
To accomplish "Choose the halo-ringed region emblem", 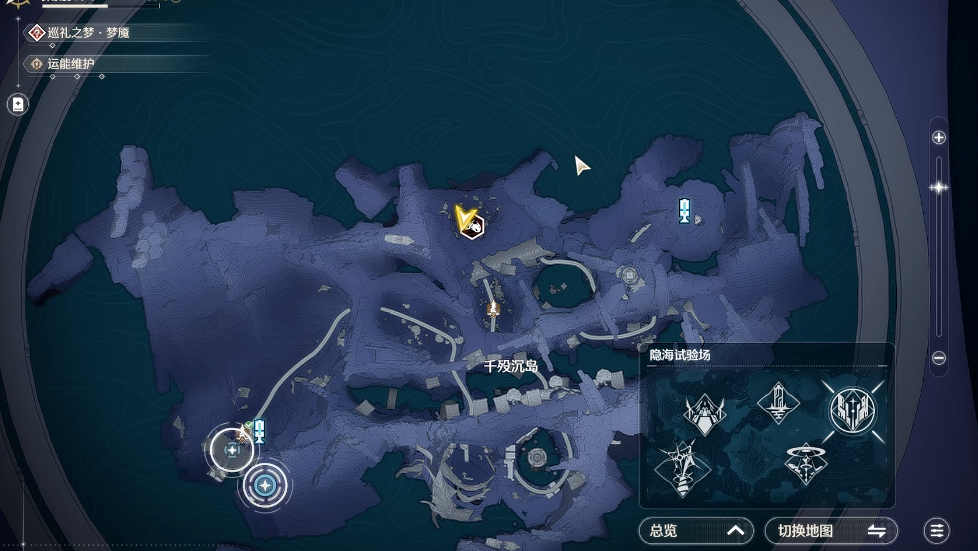I will [805, 464].
